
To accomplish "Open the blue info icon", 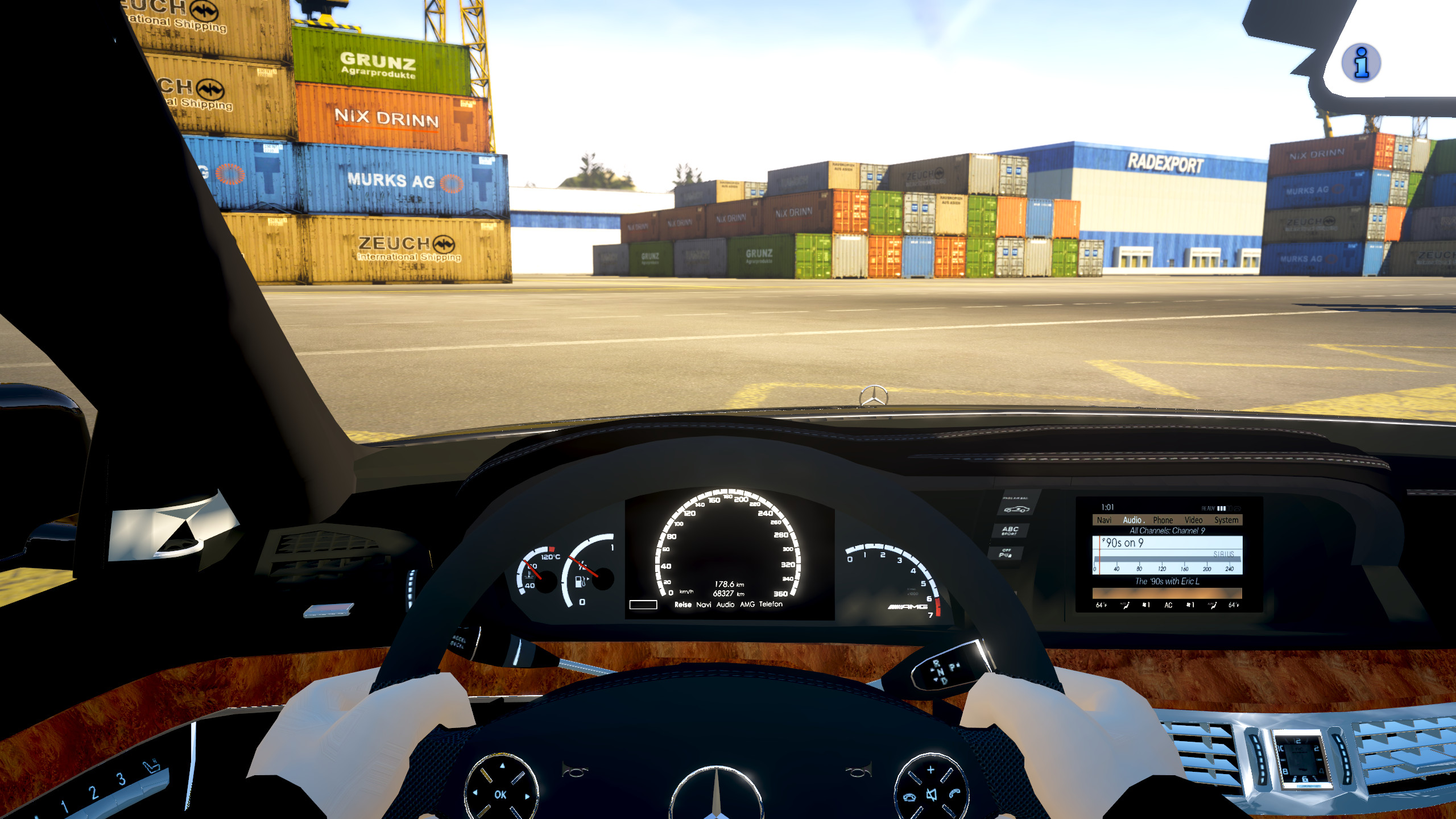I will tap(1361, 63).
